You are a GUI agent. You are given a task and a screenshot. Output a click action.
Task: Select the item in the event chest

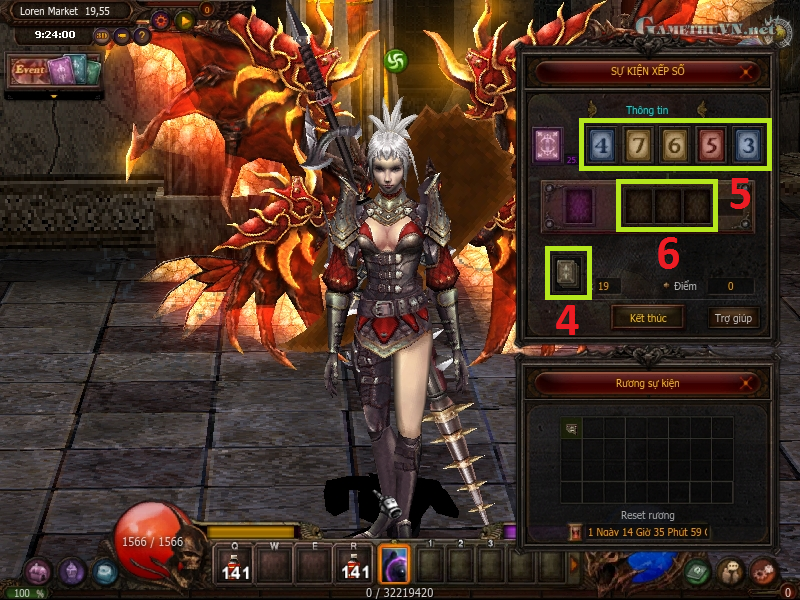tap(572, 429)
